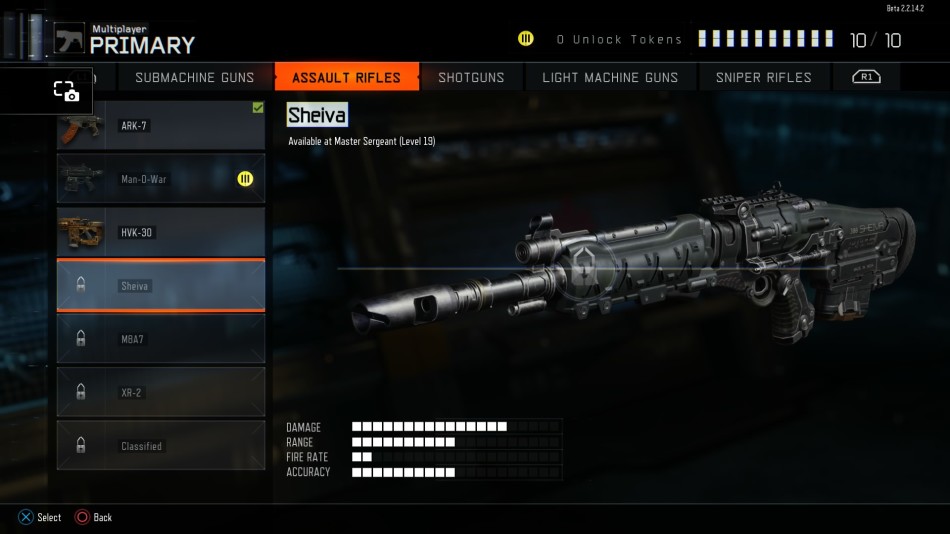Select the Man-O-War weapon row
This screenshot has height=534, width=950.
pyautogui.click(x=161, y=179)
